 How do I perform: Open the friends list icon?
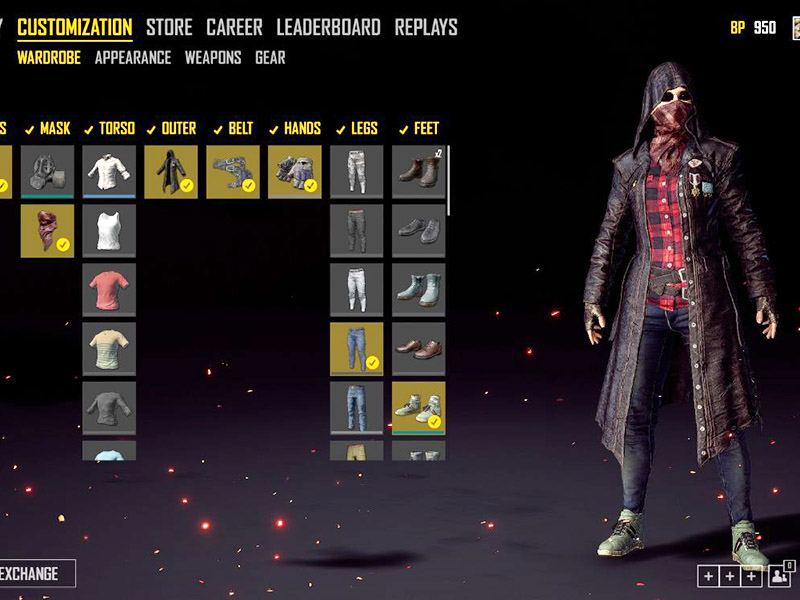(x=780, y=576)
